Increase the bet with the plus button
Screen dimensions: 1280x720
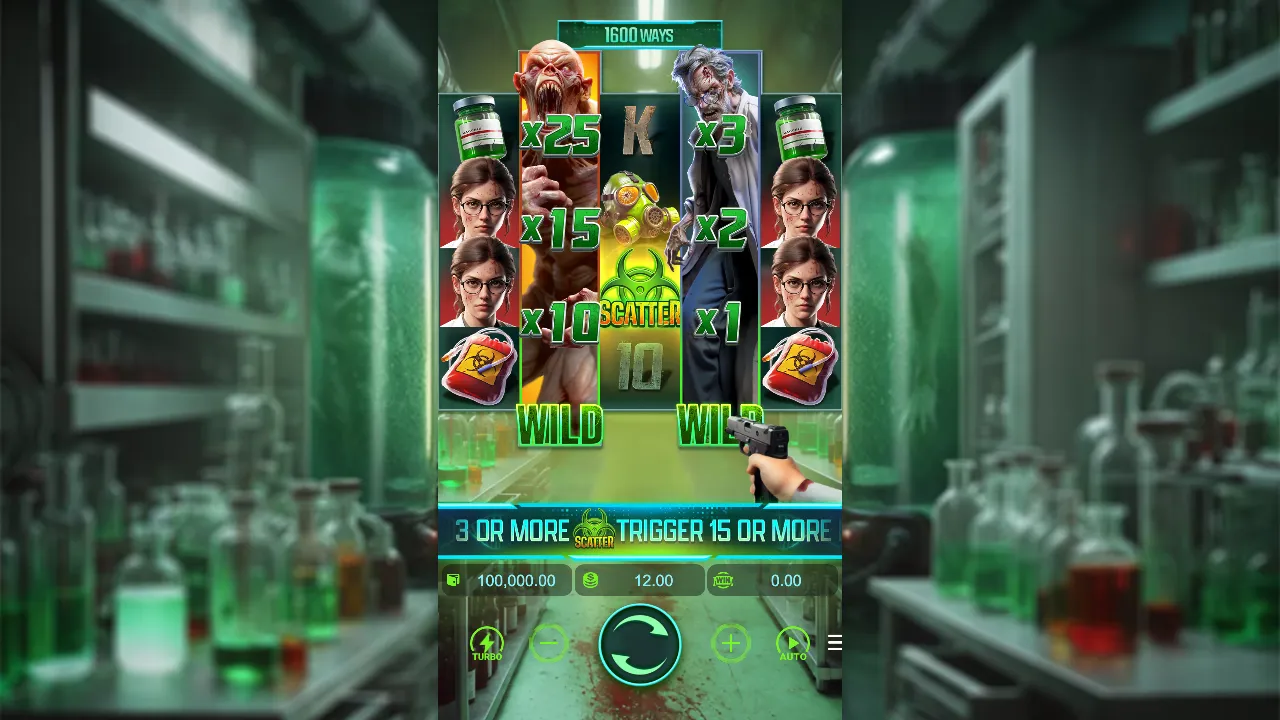(730, 645)
